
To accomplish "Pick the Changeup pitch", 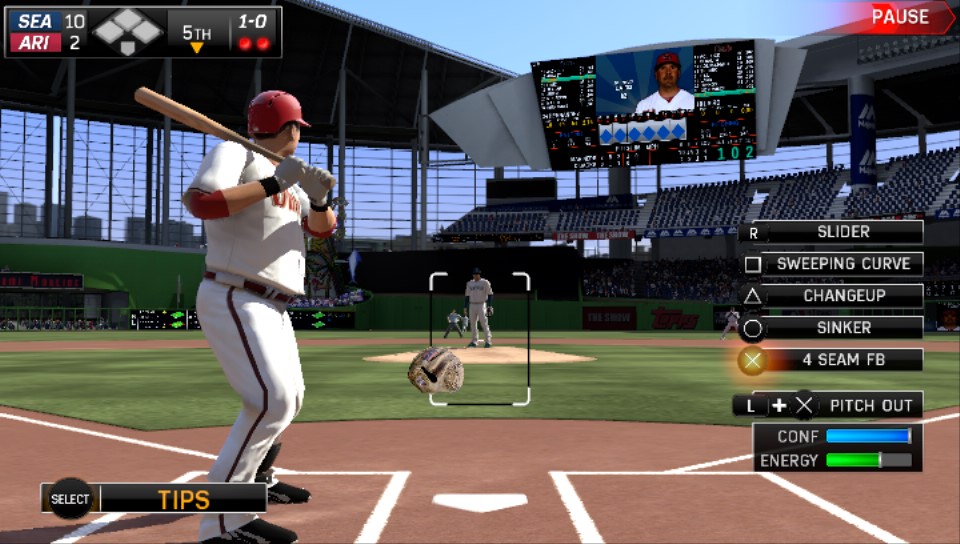I will (842, 296).
